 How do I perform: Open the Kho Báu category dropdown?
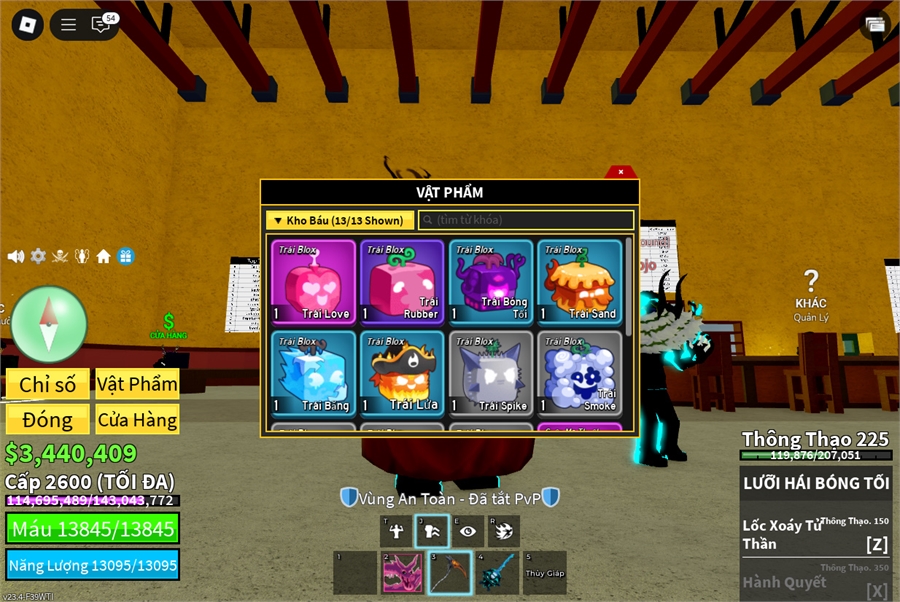pyautogui.click(x=340, y=220)
